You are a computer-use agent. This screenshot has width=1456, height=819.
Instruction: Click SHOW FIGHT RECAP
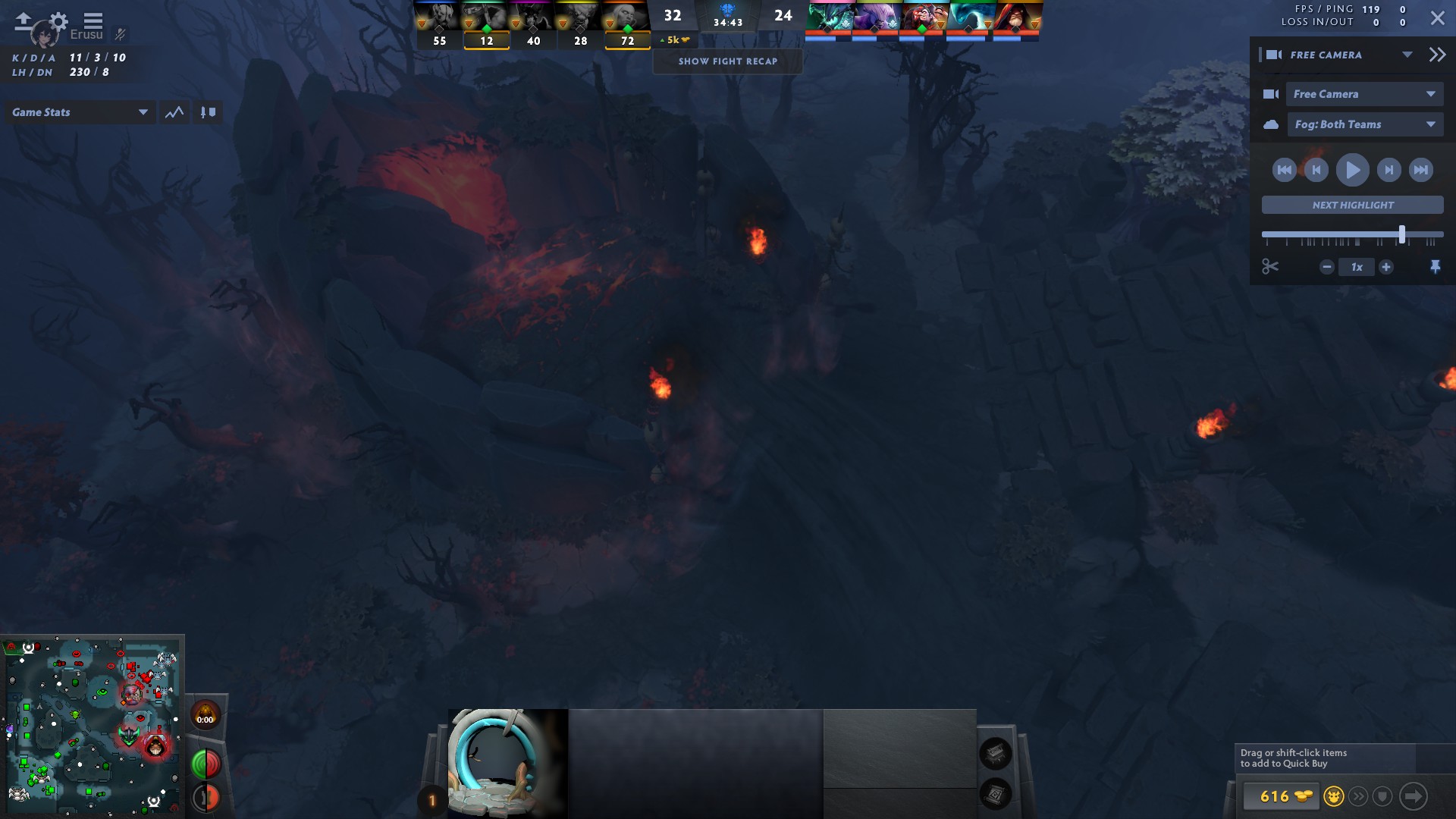pyautogui.click(x=727, y=61)
